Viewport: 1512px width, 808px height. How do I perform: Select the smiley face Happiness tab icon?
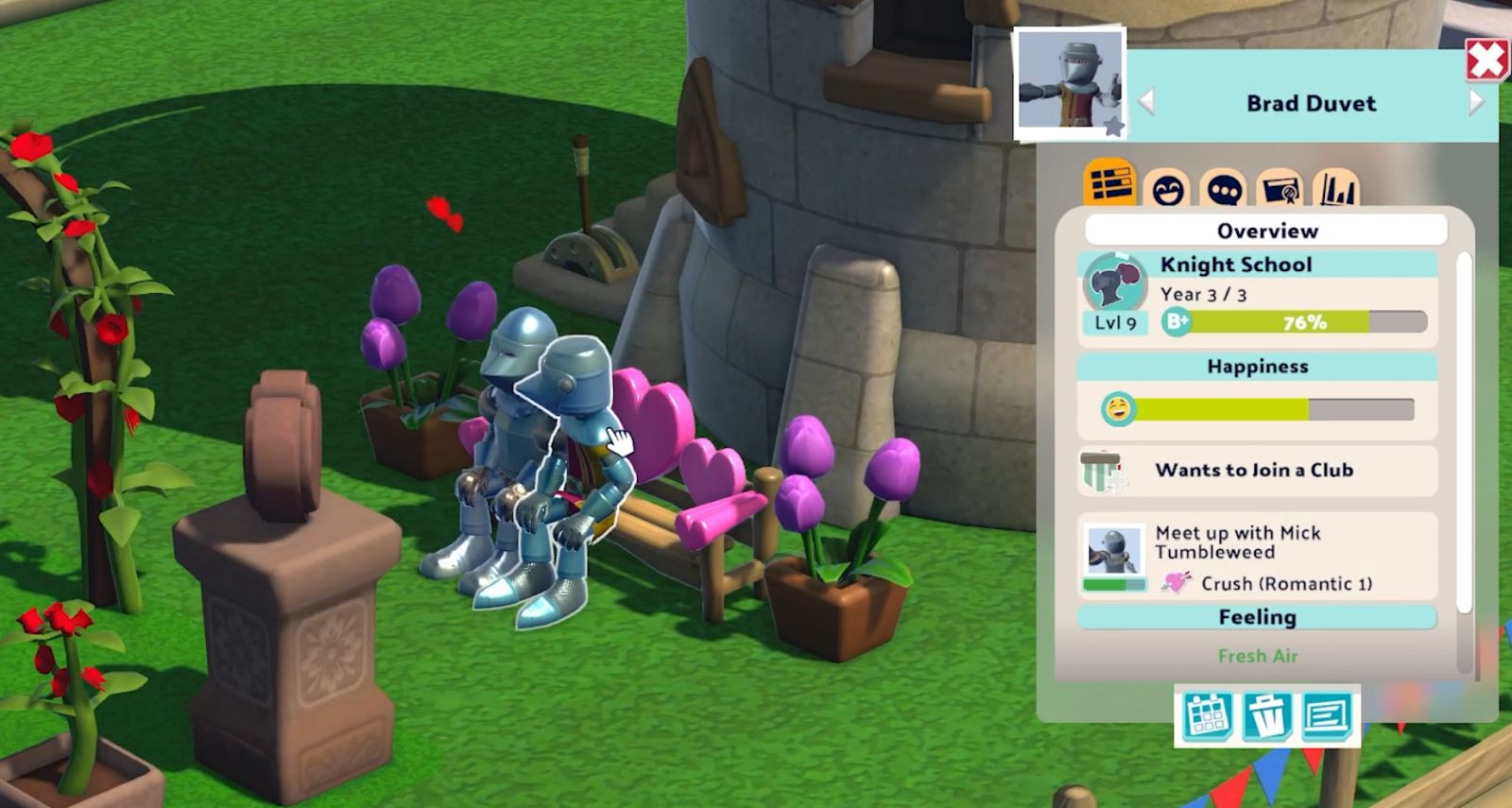pos(1166,187)
